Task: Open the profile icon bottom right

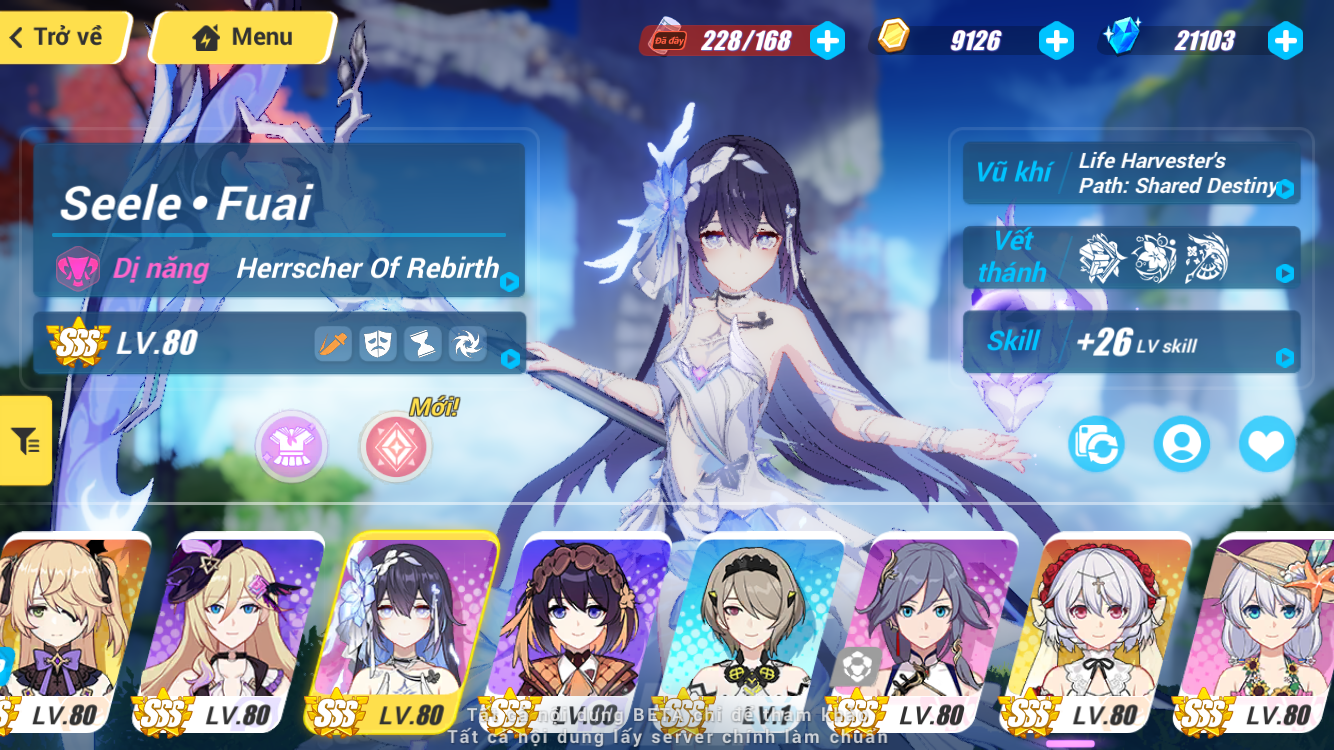Action: [x=1183, y=446]
